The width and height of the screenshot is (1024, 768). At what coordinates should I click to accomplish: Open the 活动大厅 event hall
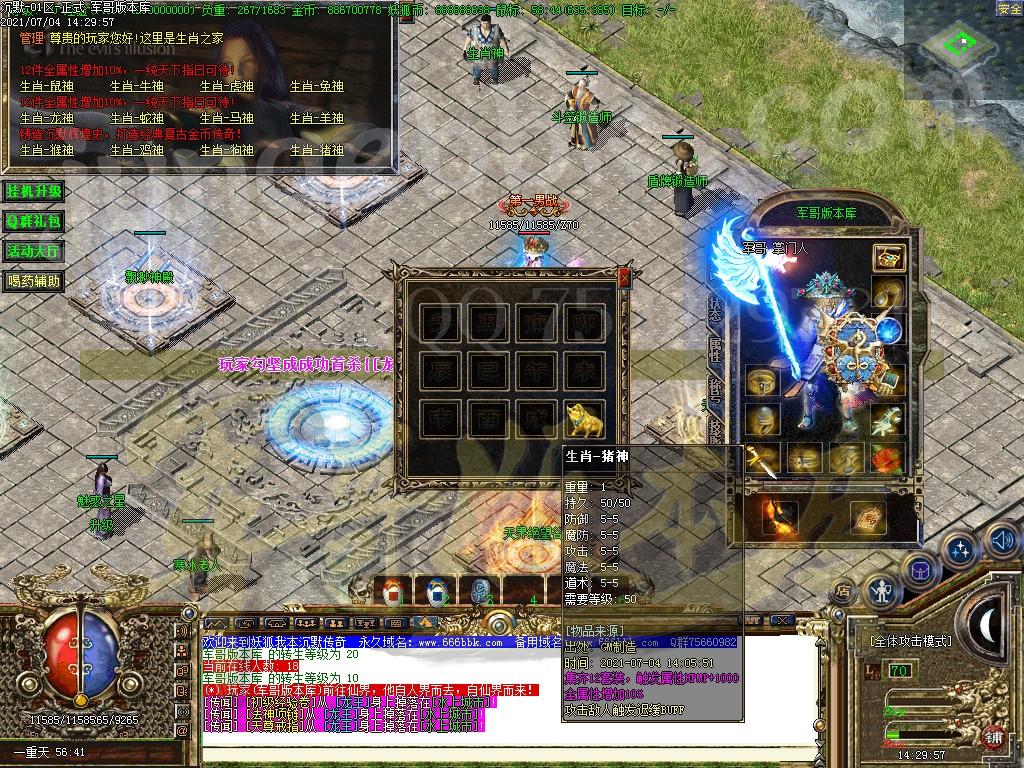(34, 251)
